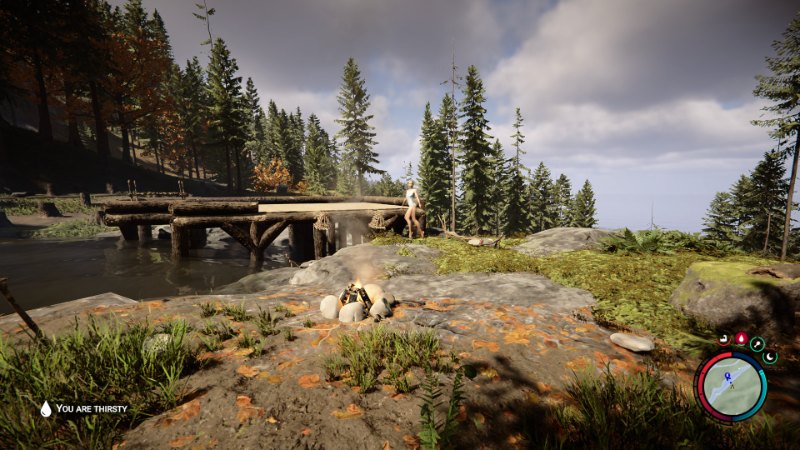
Task: Click the red water drop thirst icon
Action: click(x=741, y=339)
